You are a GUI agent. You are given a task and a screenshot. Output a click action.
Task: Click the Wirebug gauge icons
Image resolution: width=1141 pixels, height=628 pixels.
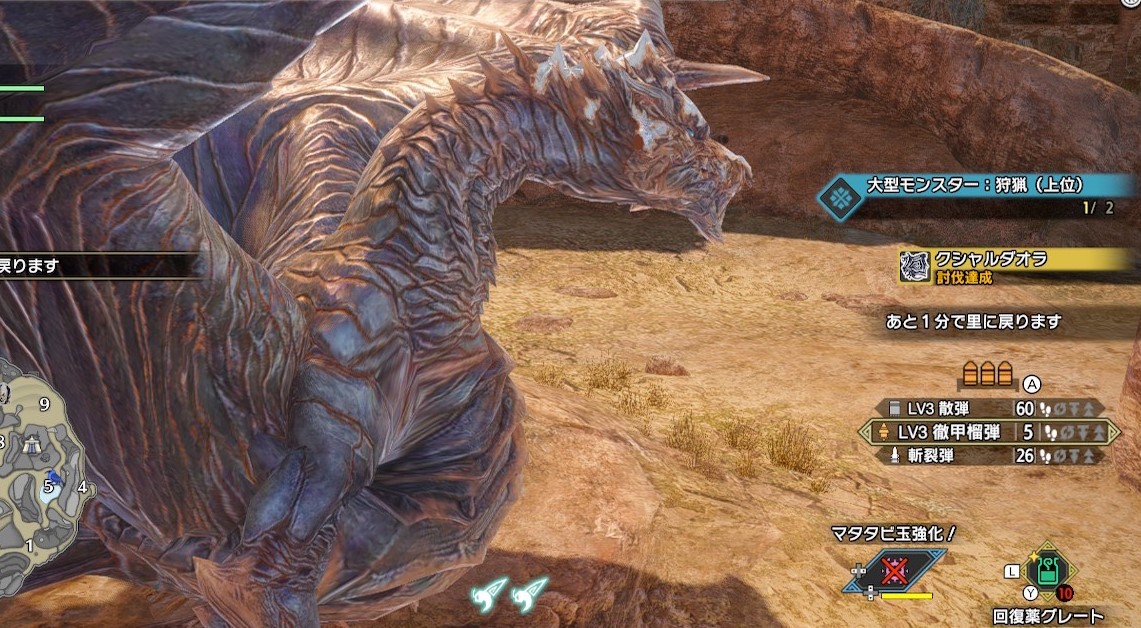pyautogui.click(x=510, y=594)
